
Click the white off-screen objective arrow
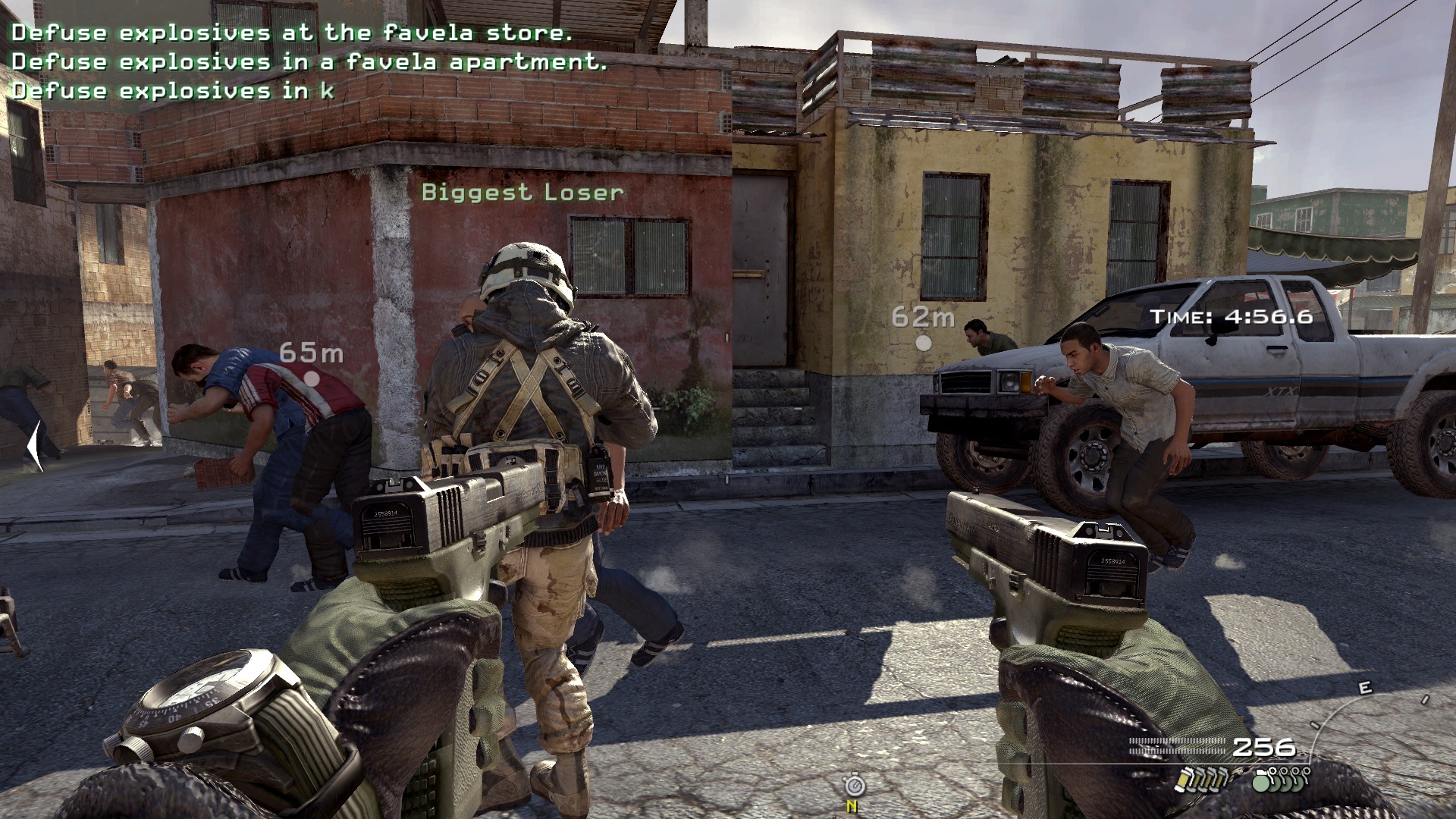pyautogui.click(x=35, y=446)
